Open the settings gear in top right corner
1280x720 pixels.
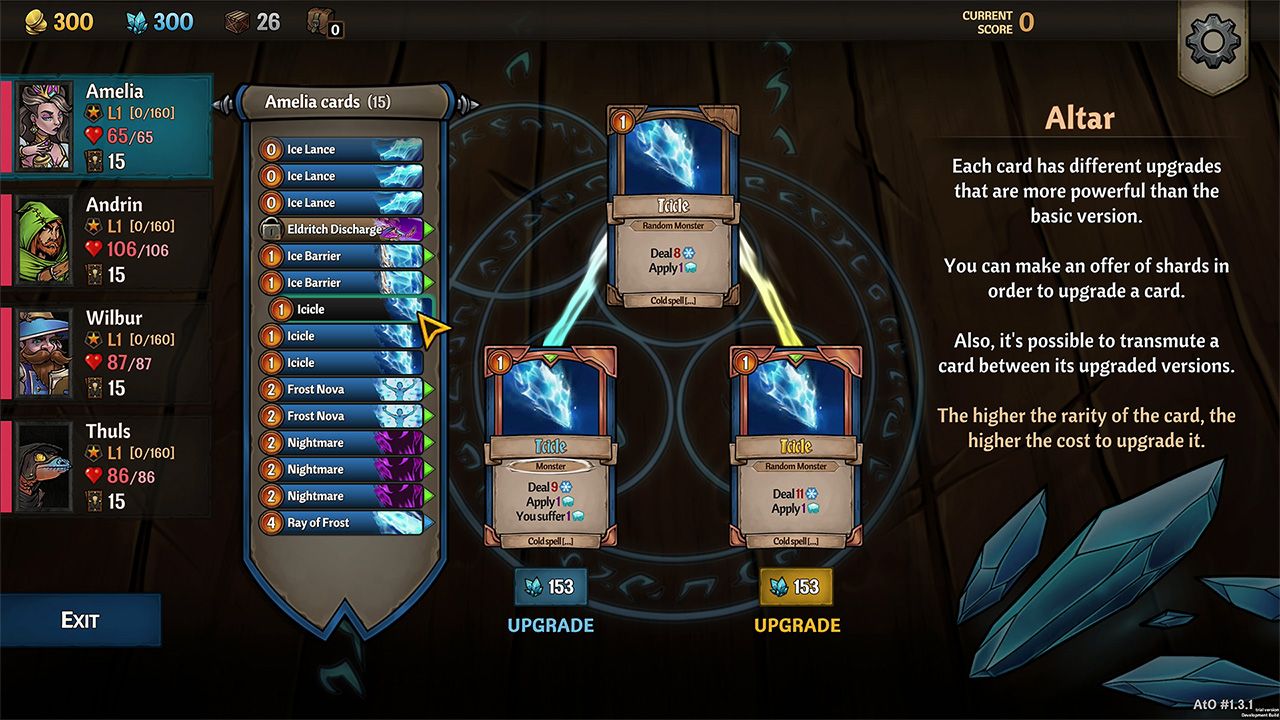point(1212,42)
